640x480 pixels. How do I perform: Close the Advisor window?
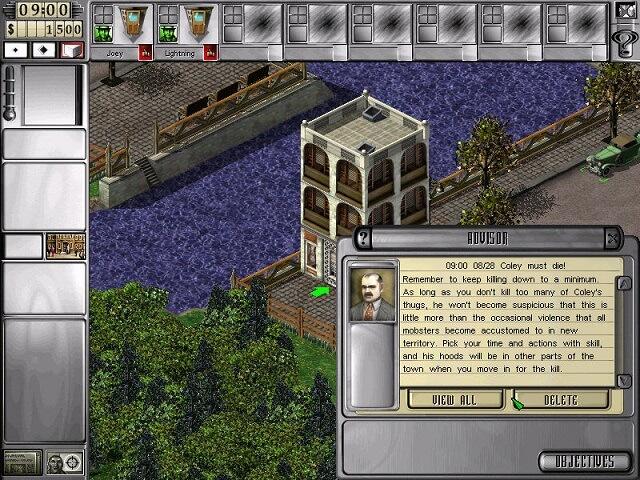coord(612,239)
